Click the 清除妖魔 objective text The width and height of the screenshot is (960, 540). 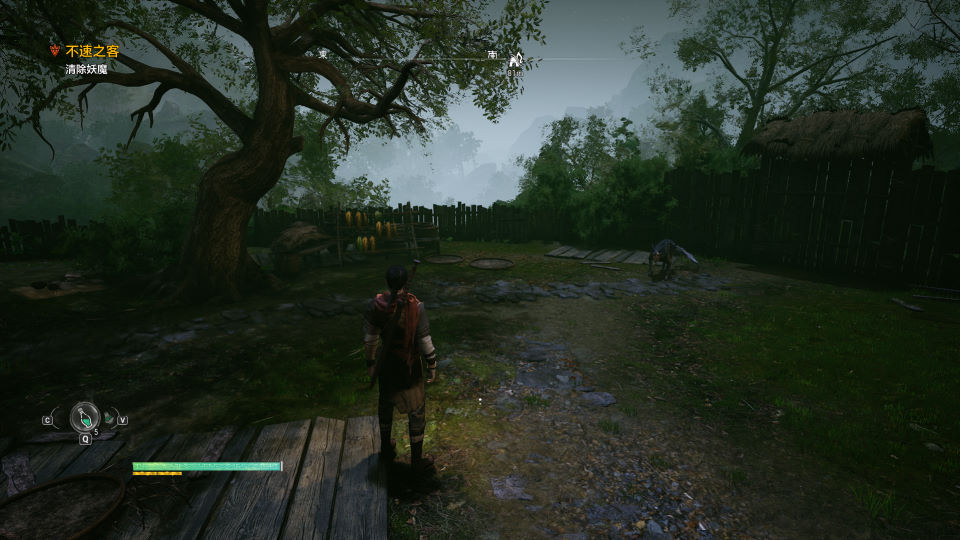87,69
